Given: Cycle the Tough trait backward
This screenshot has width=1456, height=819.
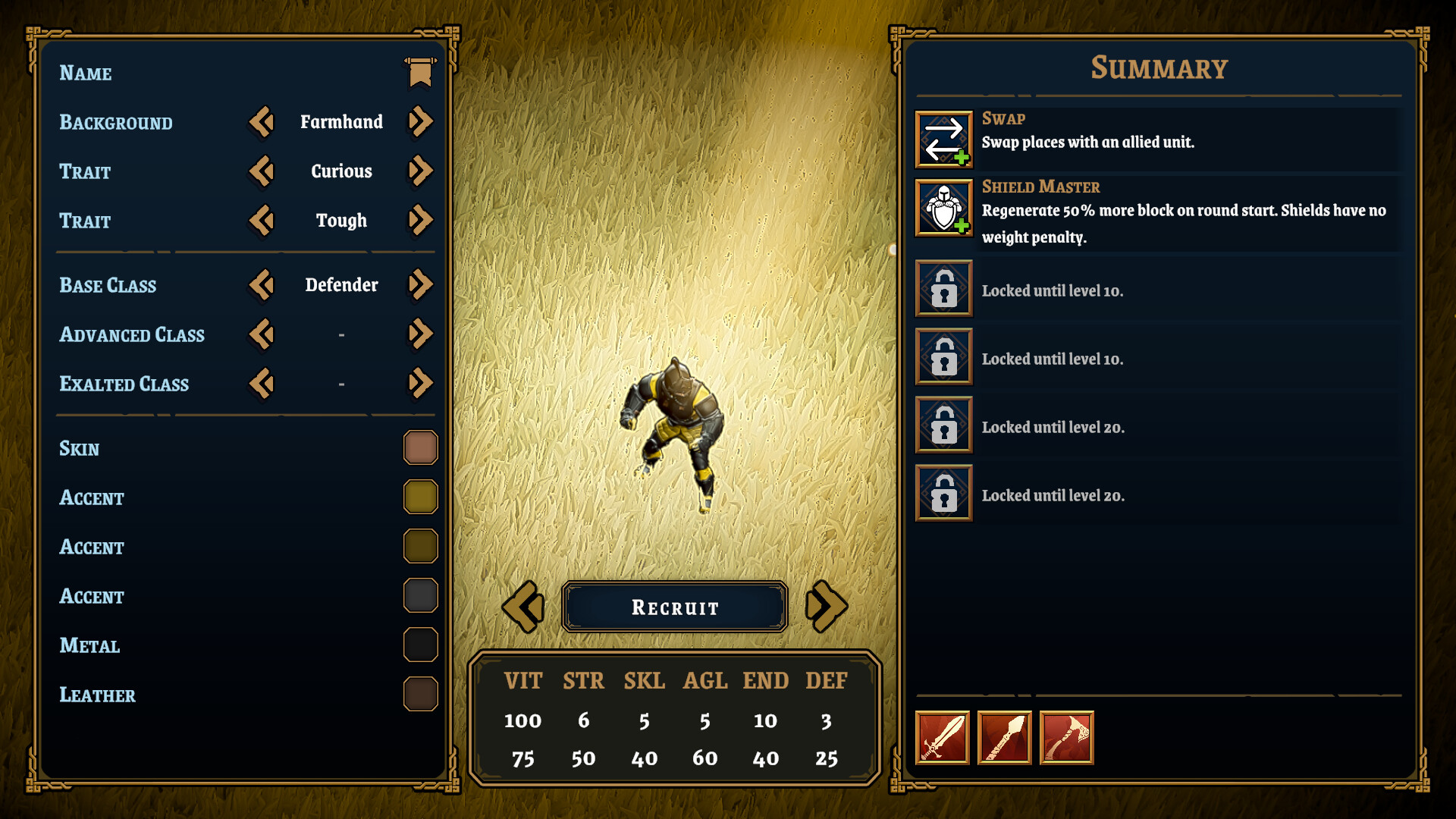Looking at the screenshot, I should [261, 221].
